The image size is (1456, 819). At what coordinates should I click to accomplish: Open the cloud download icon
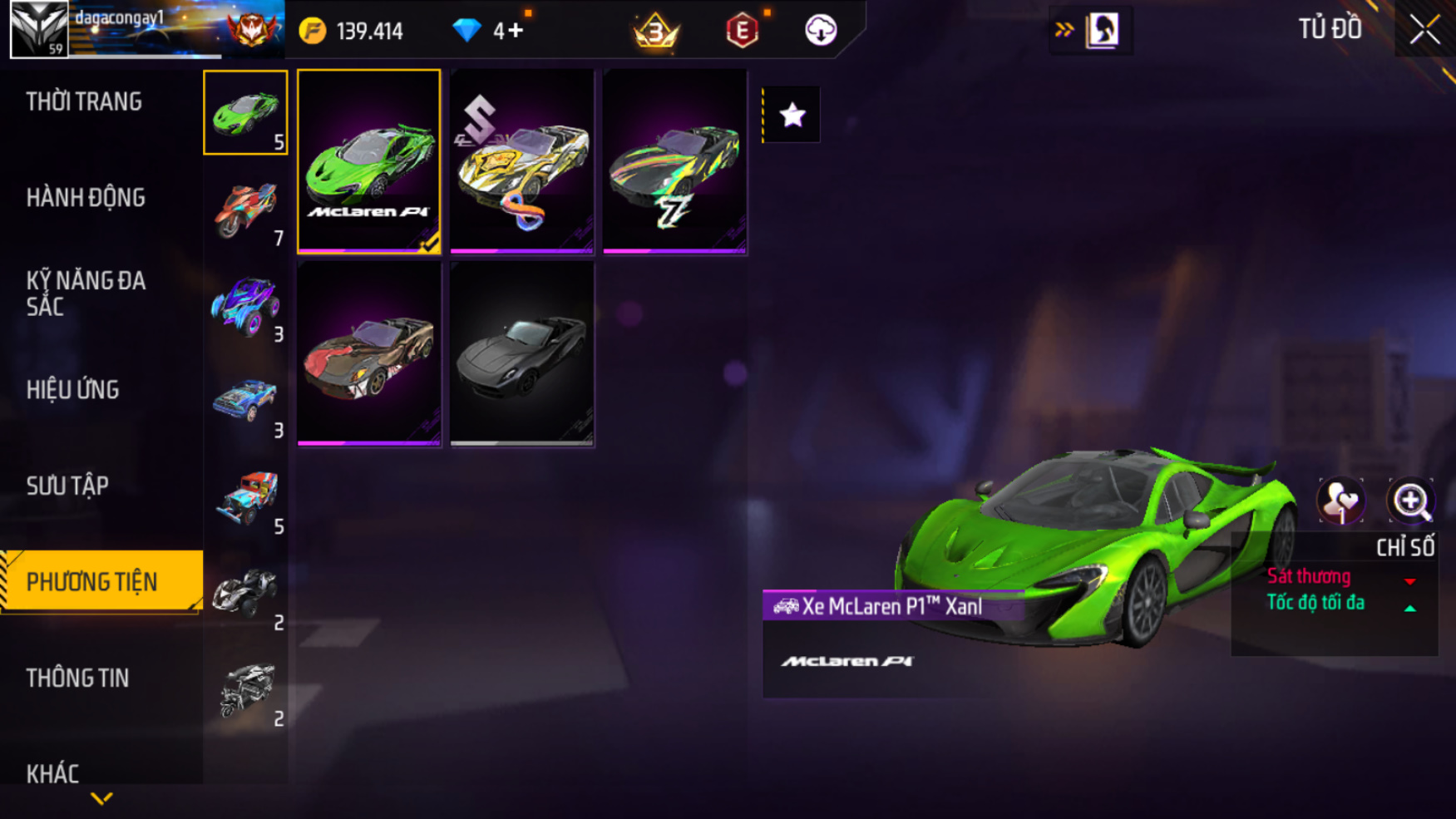(x=820, y=31)
